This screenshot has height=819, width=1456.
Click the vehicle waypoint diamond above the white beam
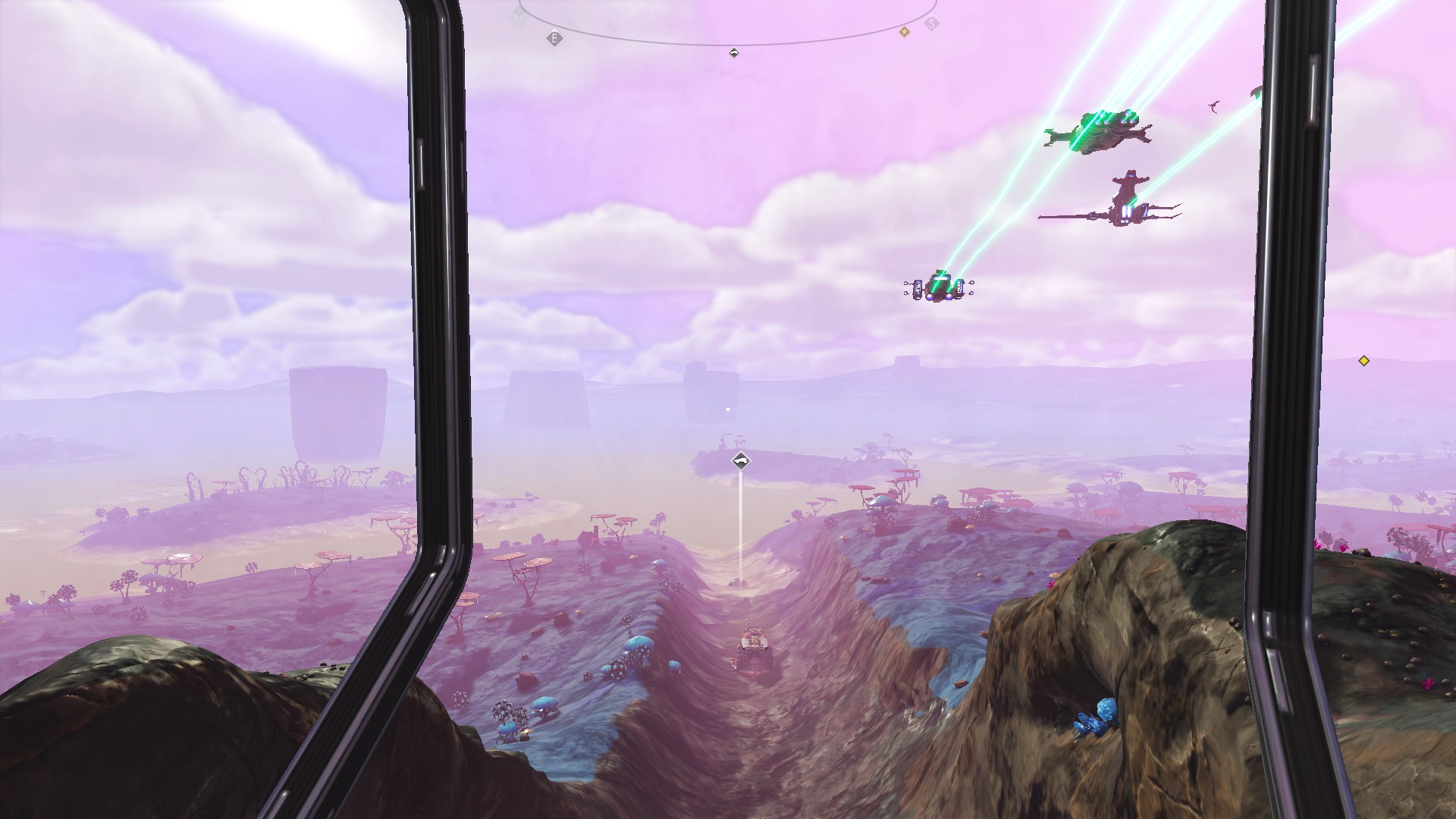point(741,461)
